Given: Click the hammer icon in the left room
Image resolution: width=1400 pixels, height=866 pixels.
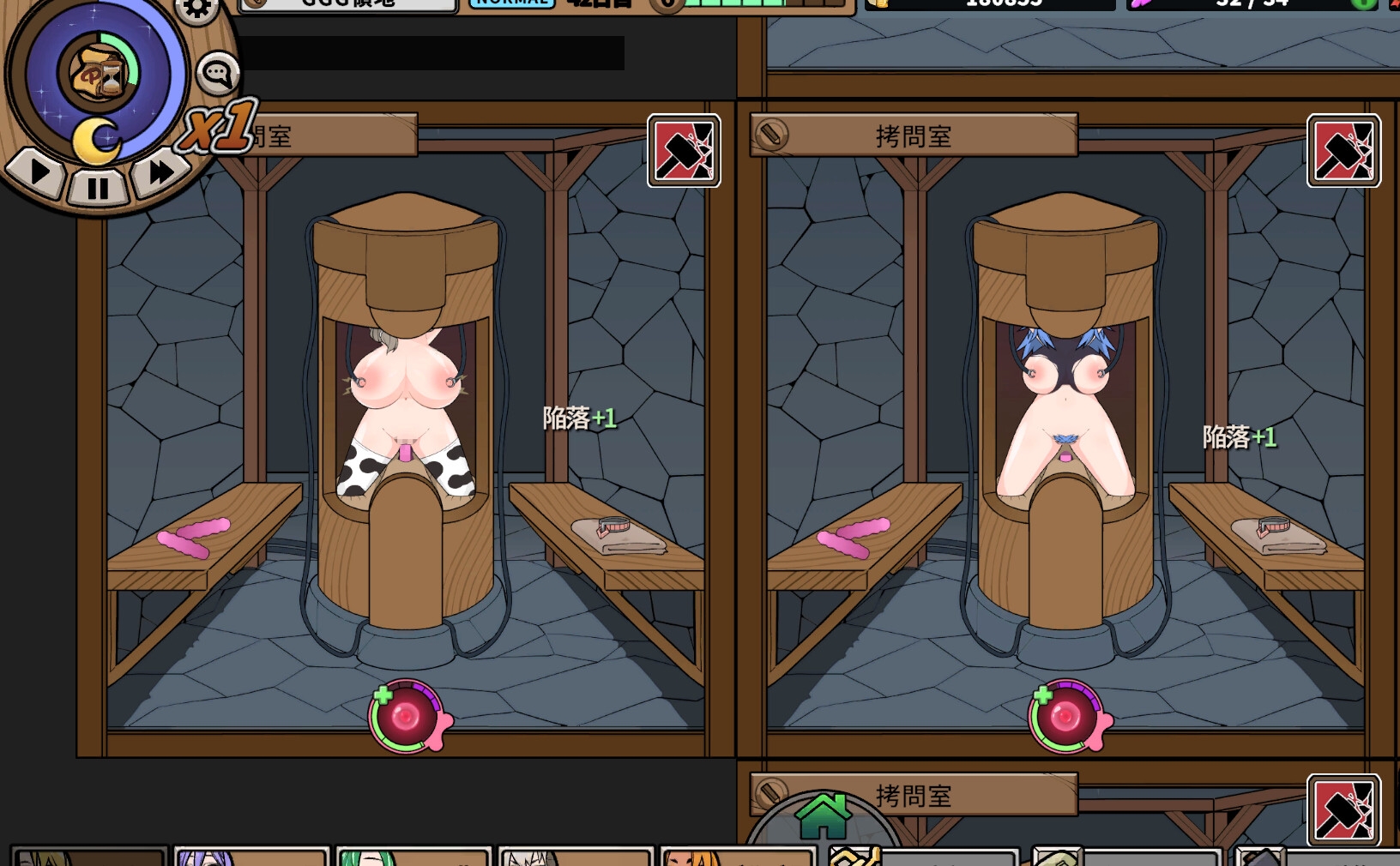Looking at the screenshot, I should tap(683, 151).
